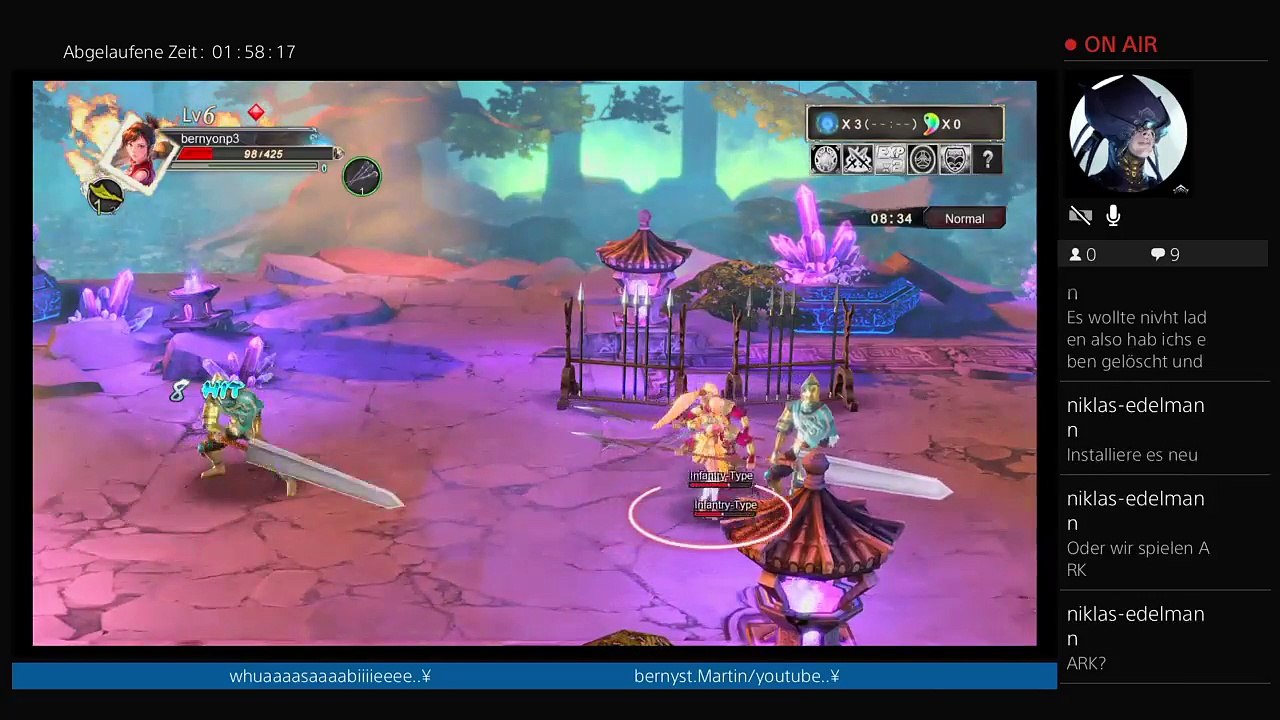Image resolution: width=1280 pixels, height=720 pixels.
Task: Select the EXP x2 boost icon
Action: coord(890,159)
